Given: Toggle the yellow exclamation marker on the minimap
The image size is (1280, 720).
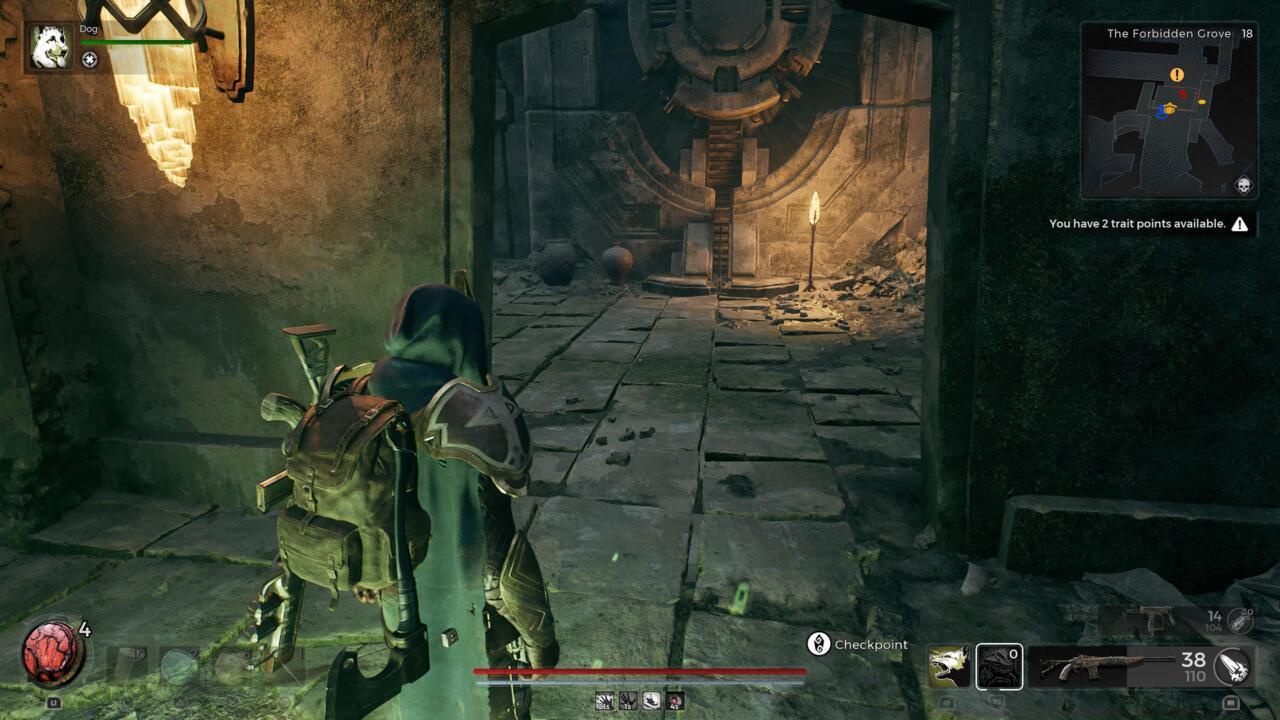Looking at the screenshot, I should tap(1177, 74).
